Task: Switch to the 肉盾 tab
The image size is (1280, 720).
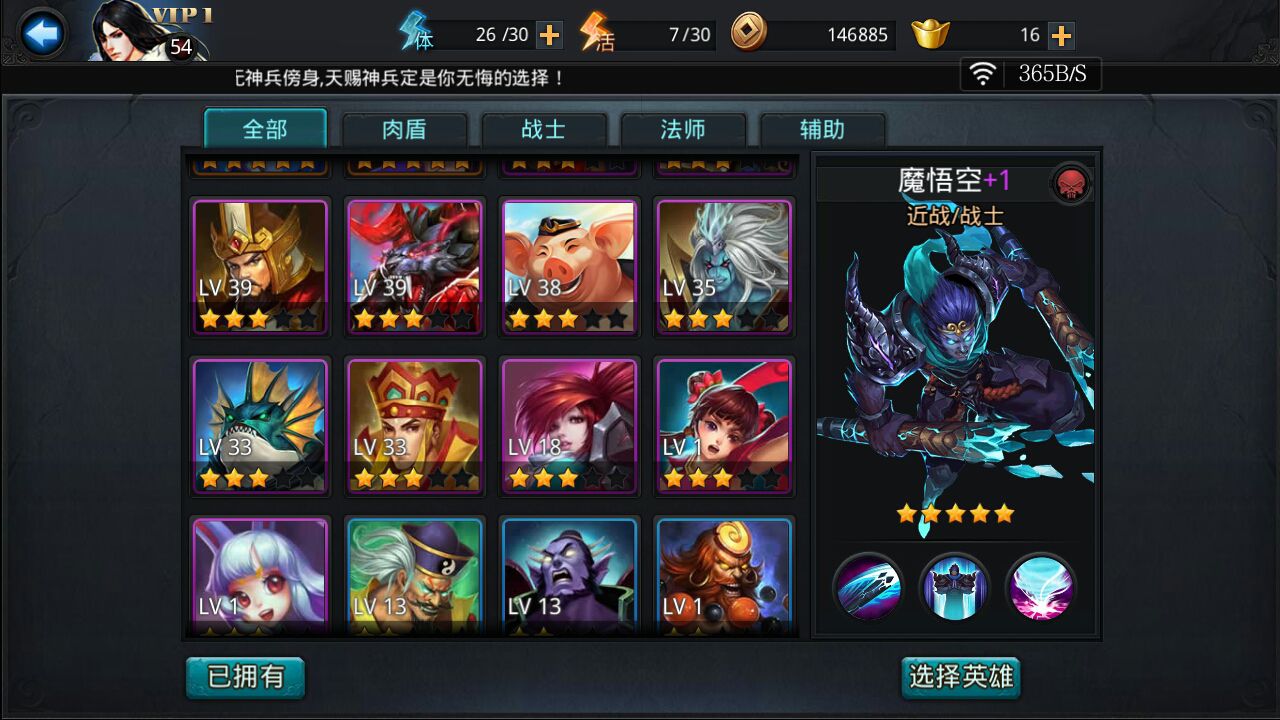Action: [x=403, y=129]
